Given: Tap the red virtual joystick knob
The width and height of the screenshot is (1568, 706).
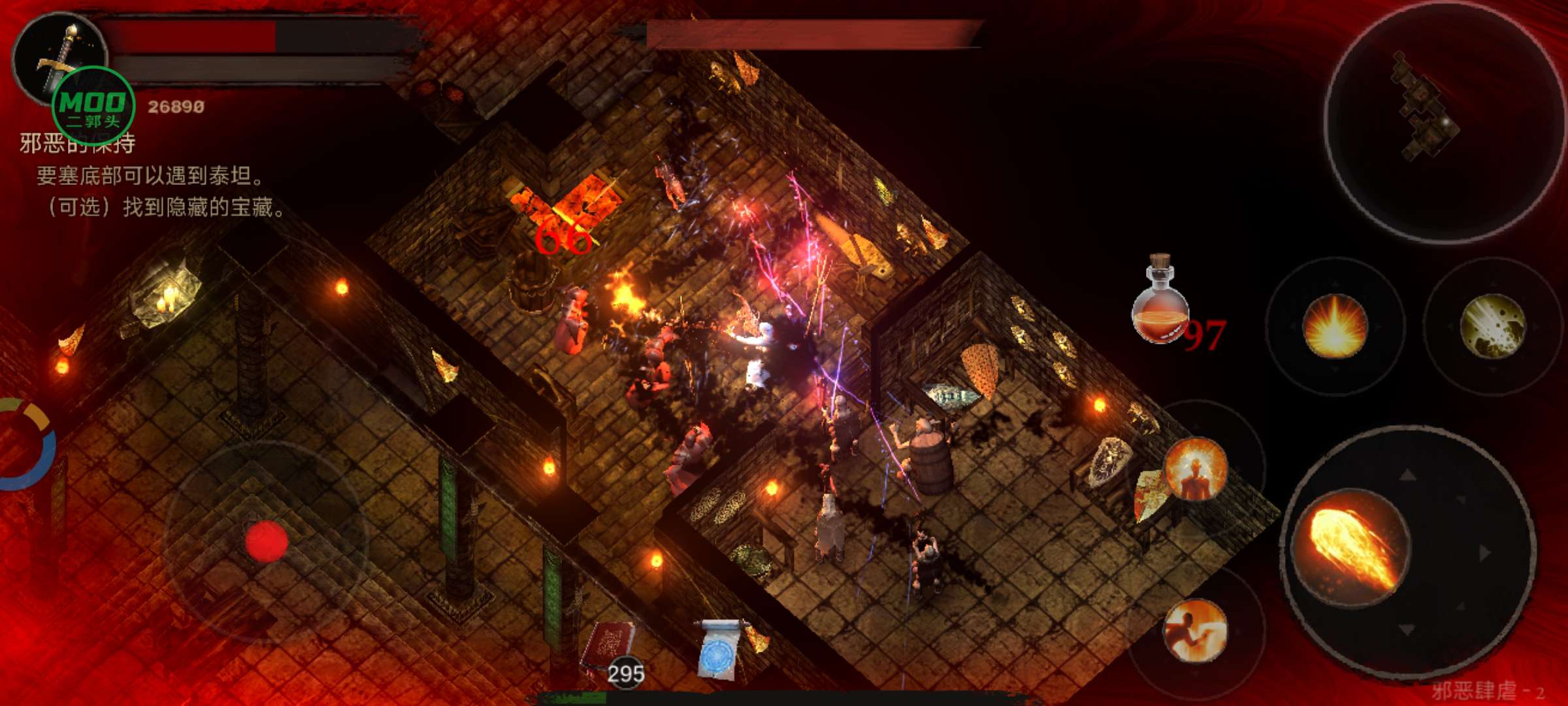Looking at the screenshot, I should [x=267, y=541].
